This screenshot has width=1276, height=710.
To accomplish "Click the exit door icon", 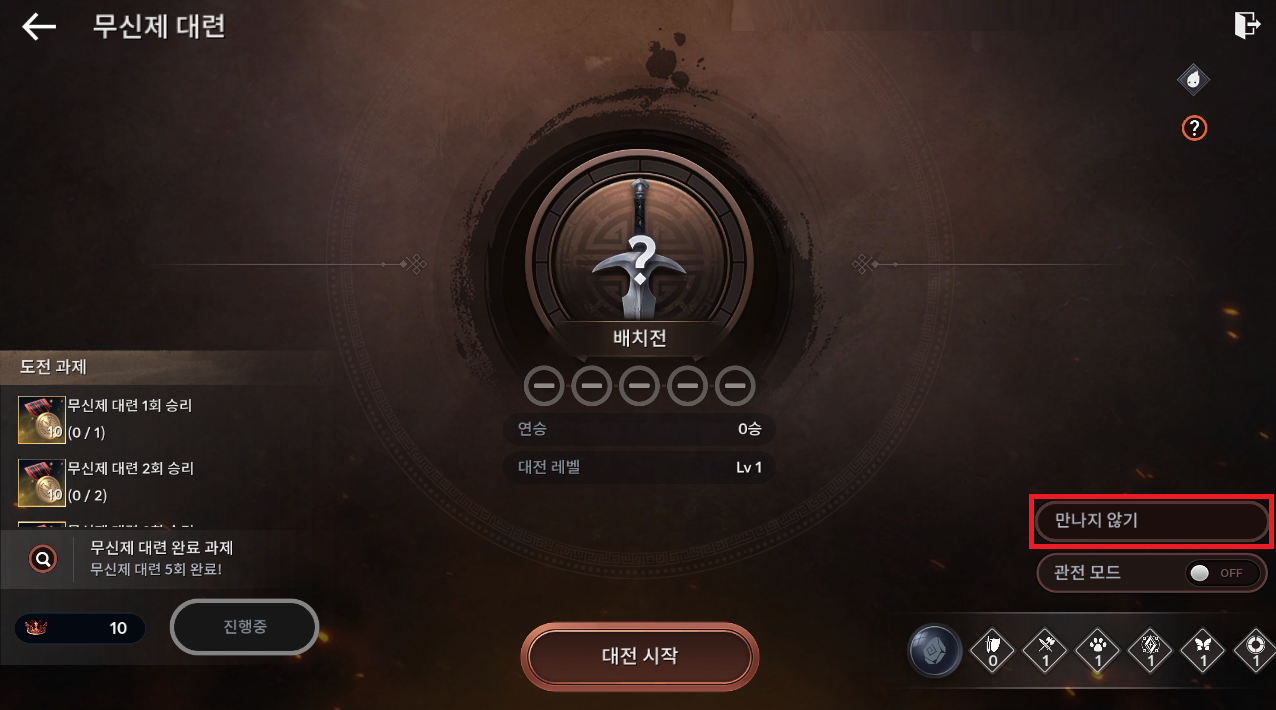I will coord(1247,25).
